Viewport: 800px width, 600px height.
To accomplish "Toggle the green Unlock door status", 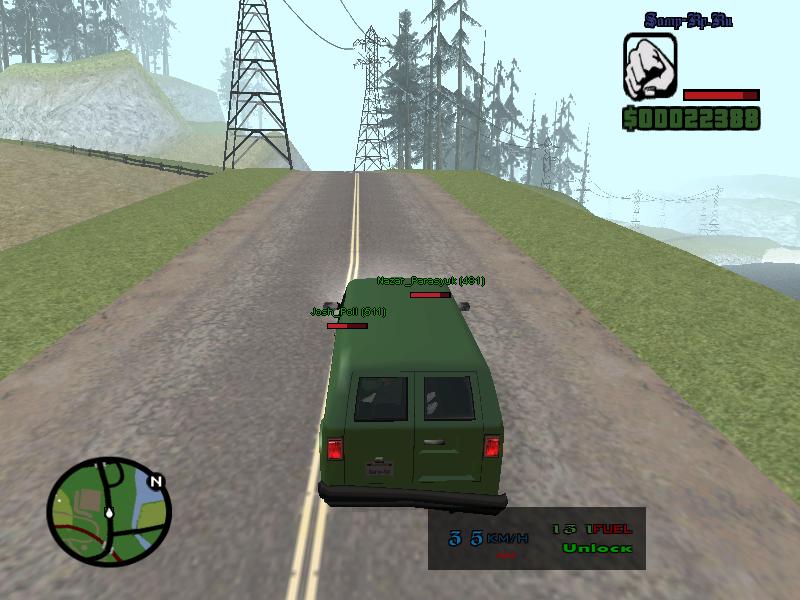I will tap(597, 548).
